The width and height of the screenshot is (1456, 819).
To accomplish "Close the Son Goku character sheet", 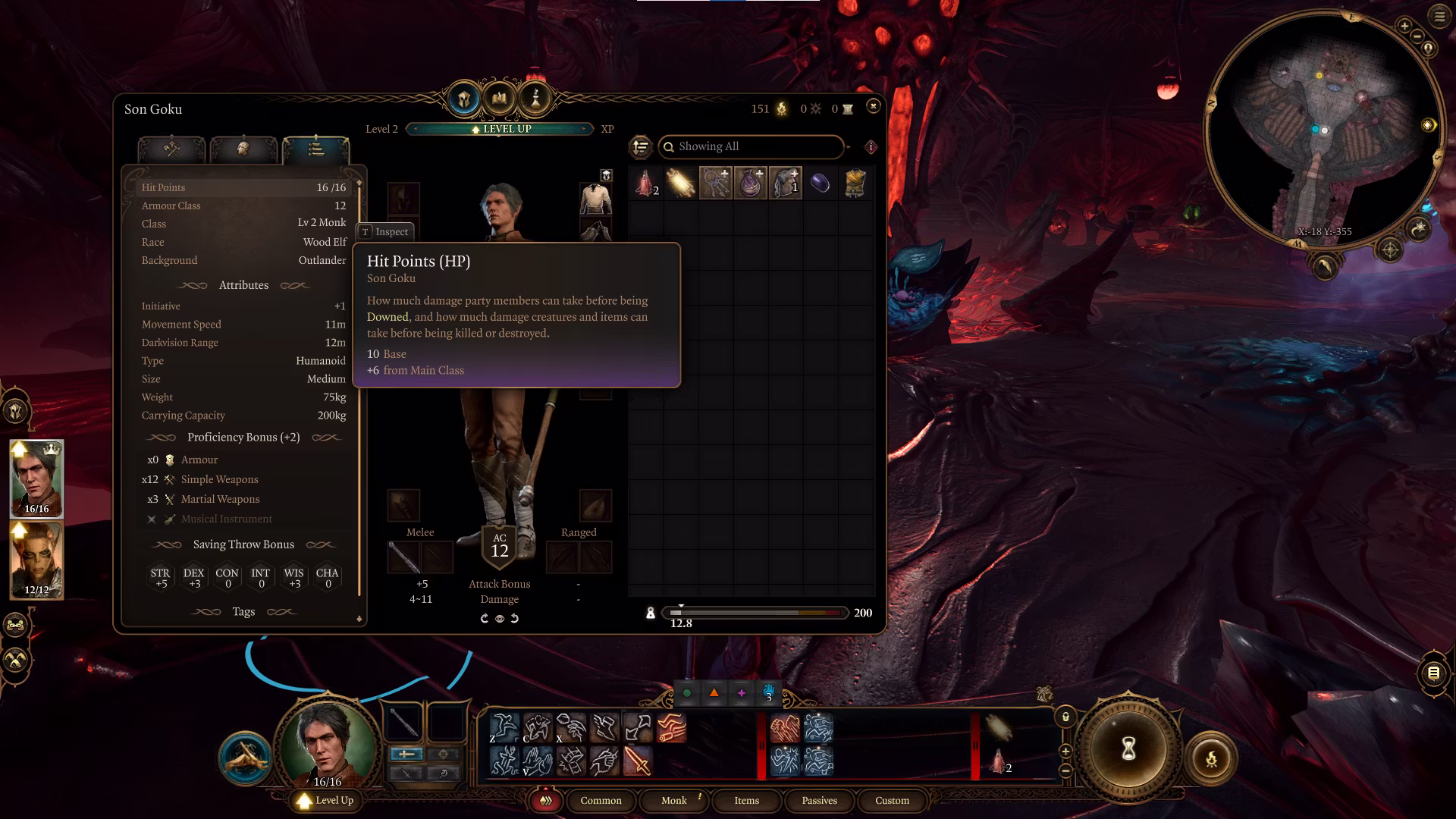I will click(873, 106).
